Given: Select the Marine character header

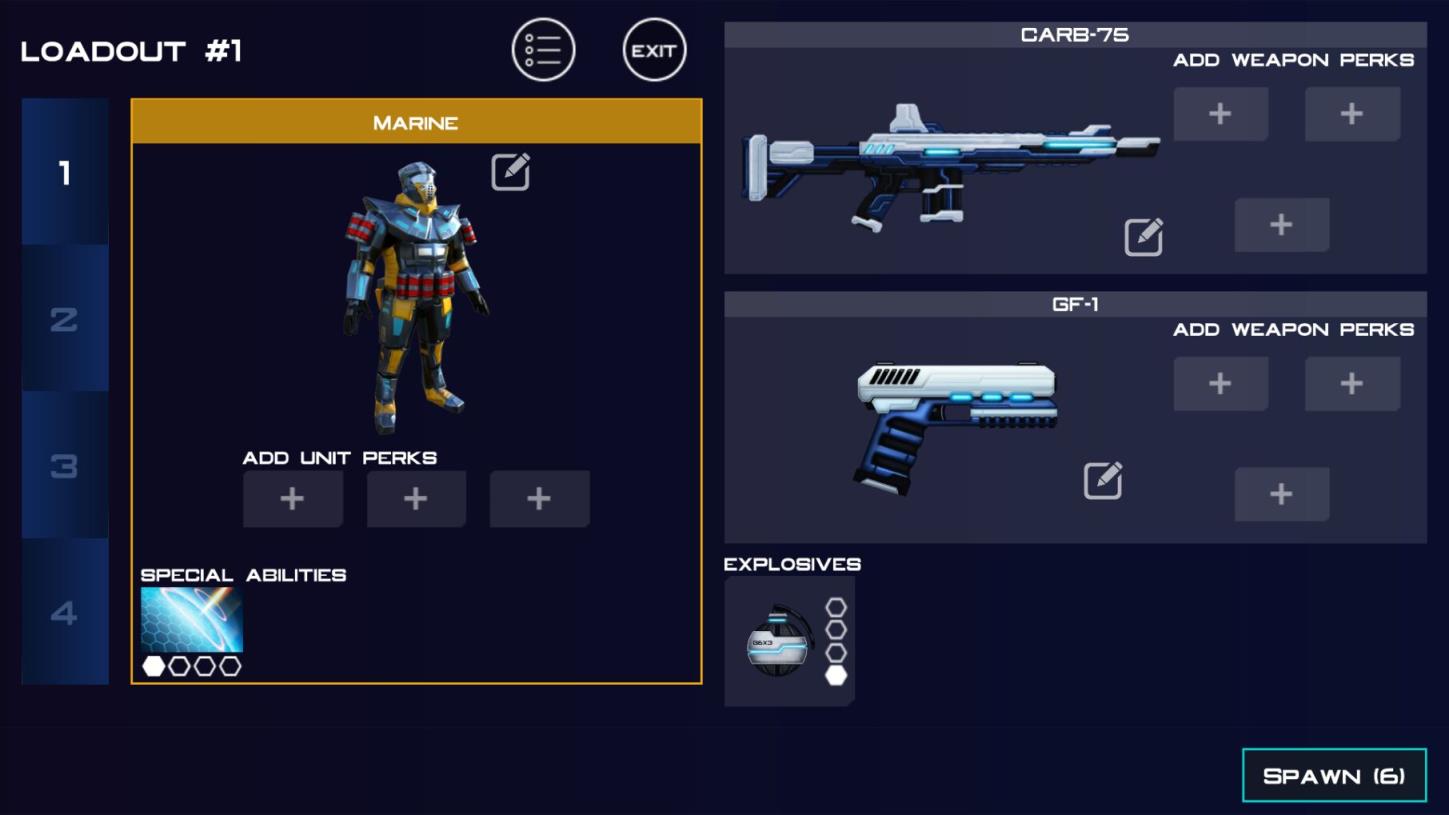Looking at the screenshot, I should 416,122.
